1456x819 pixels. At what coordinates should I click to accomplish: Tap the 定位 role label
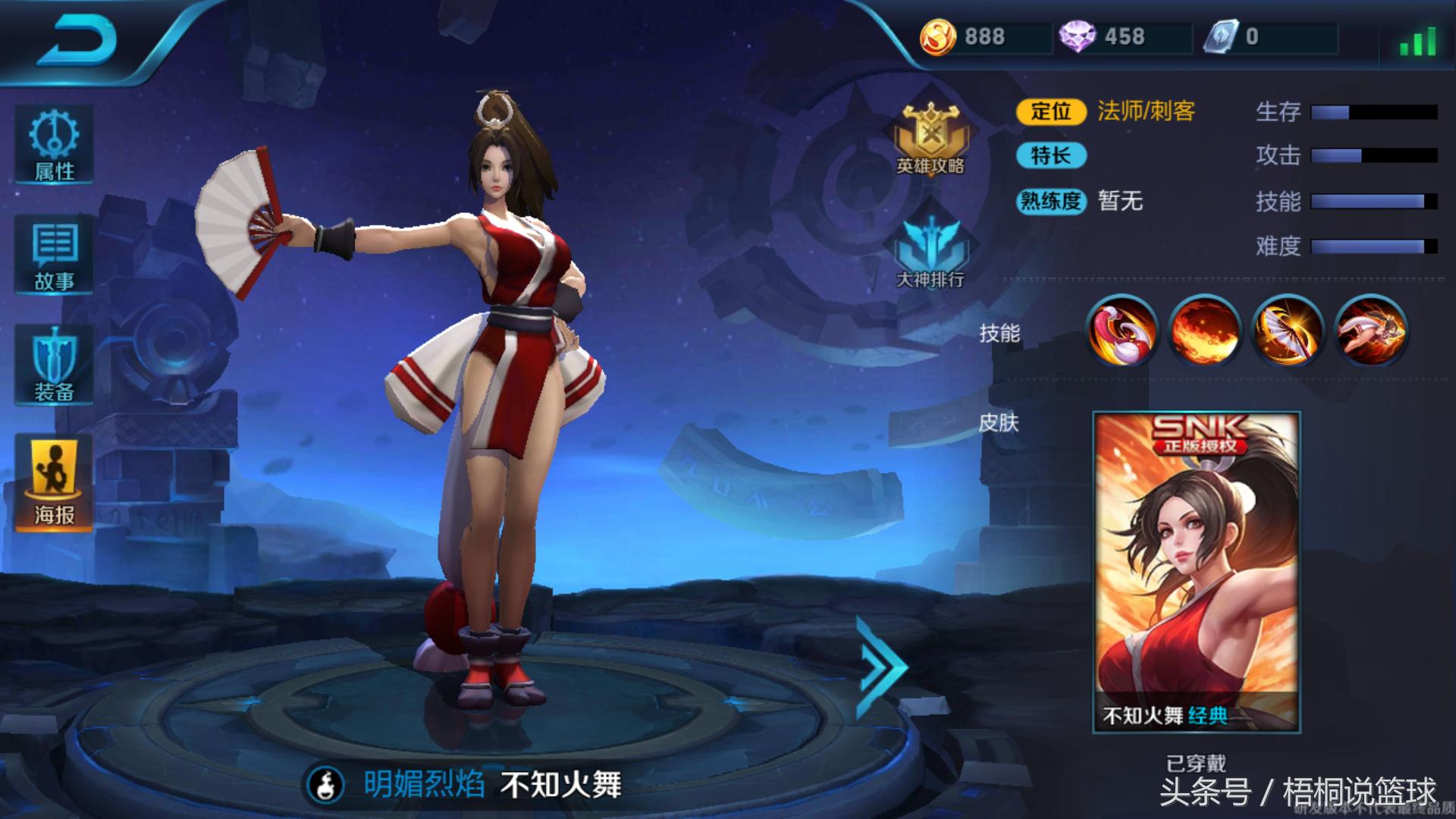[1053, 112]
